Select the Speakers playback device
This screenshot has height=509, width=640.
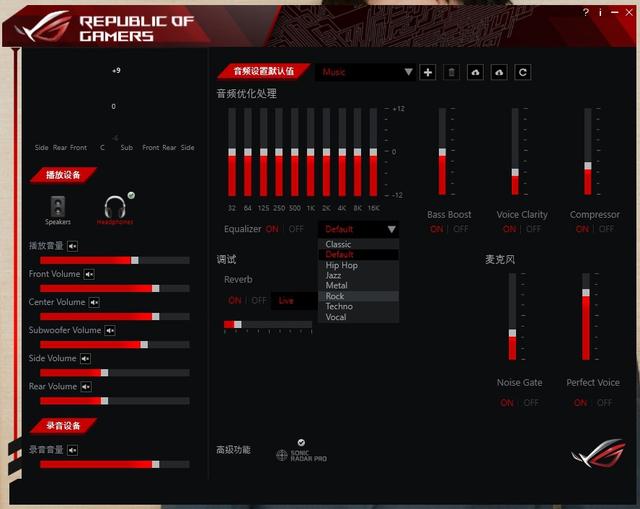pos(57,209)
